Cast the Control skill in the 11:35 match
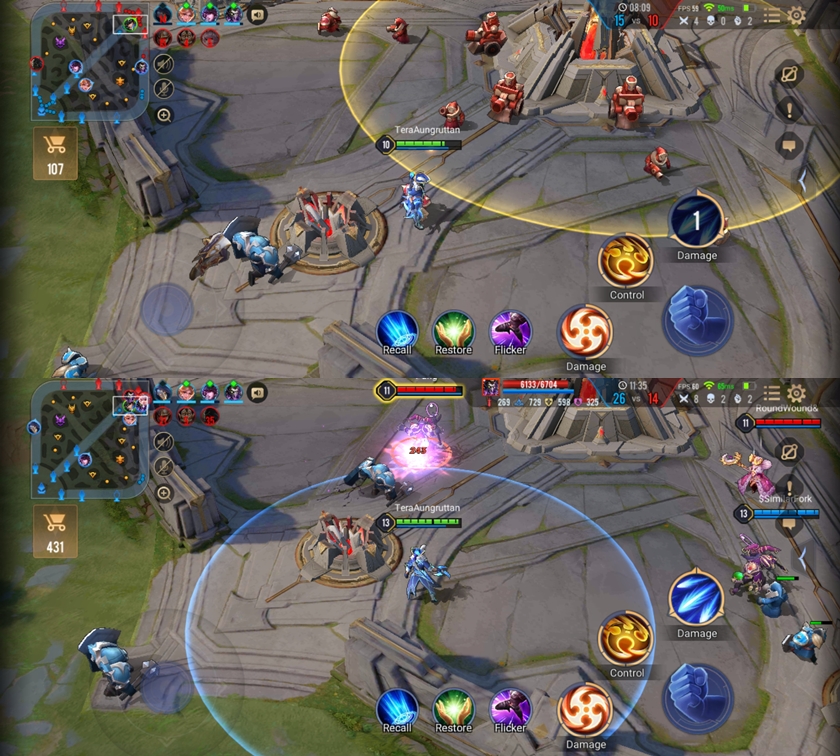The image size is (840, 756). tap(626, 639)
